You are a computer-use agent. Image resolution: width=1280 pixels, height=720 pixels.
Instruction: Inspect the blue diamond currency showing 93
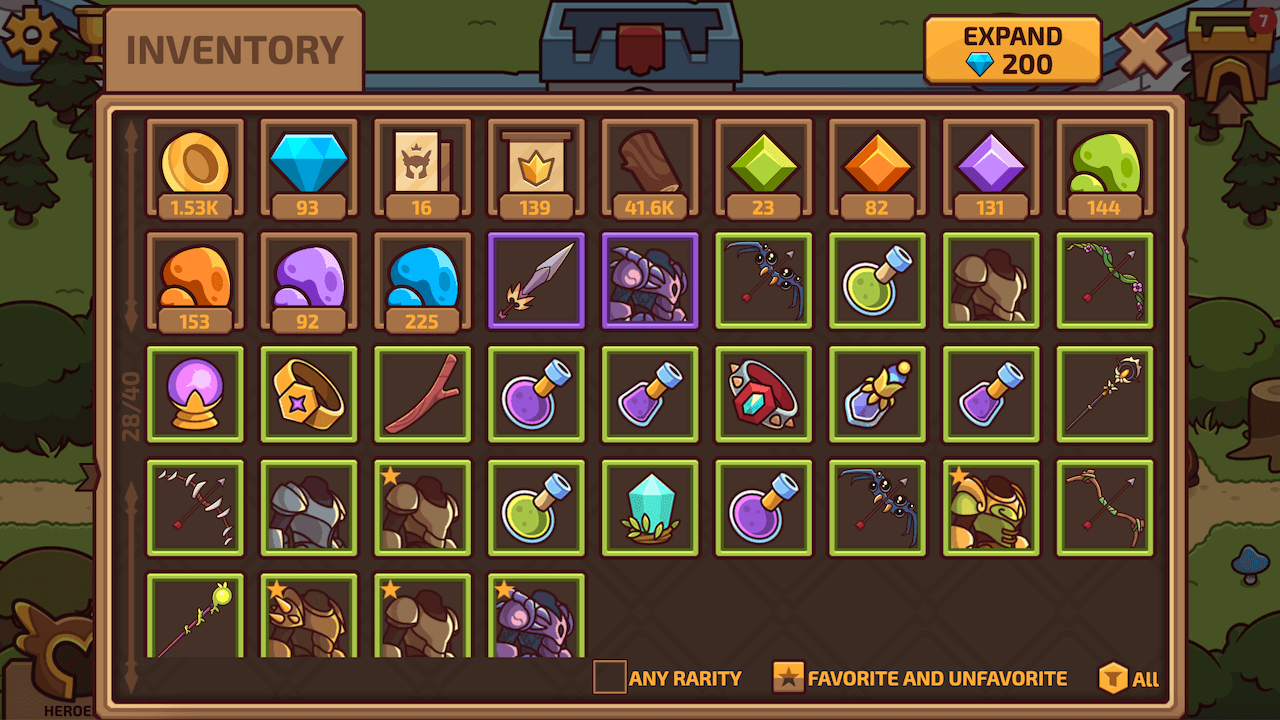pos(308,168)
